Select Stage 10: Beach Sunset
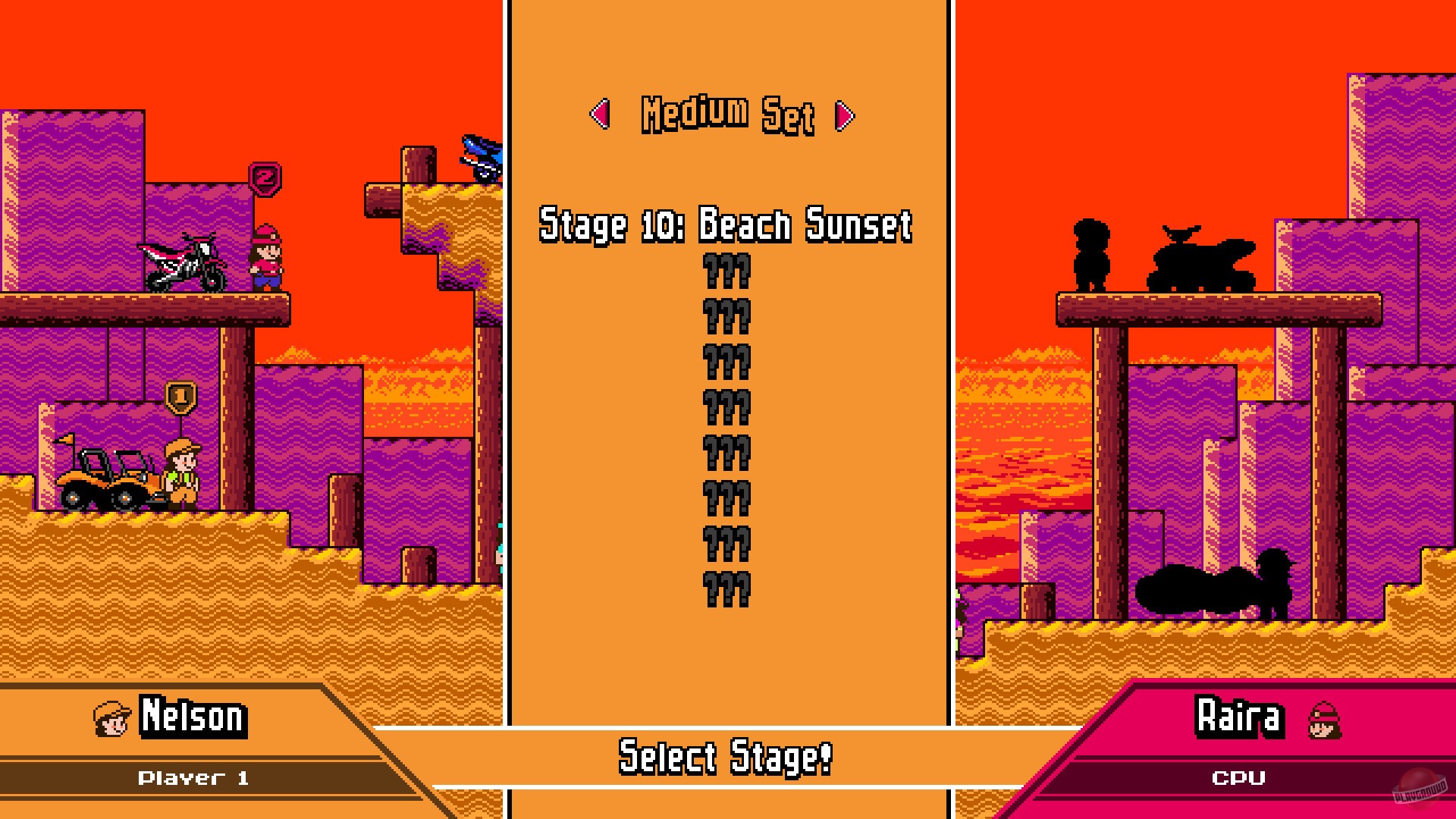This screenshot has width=1456, height=819. 726,224
